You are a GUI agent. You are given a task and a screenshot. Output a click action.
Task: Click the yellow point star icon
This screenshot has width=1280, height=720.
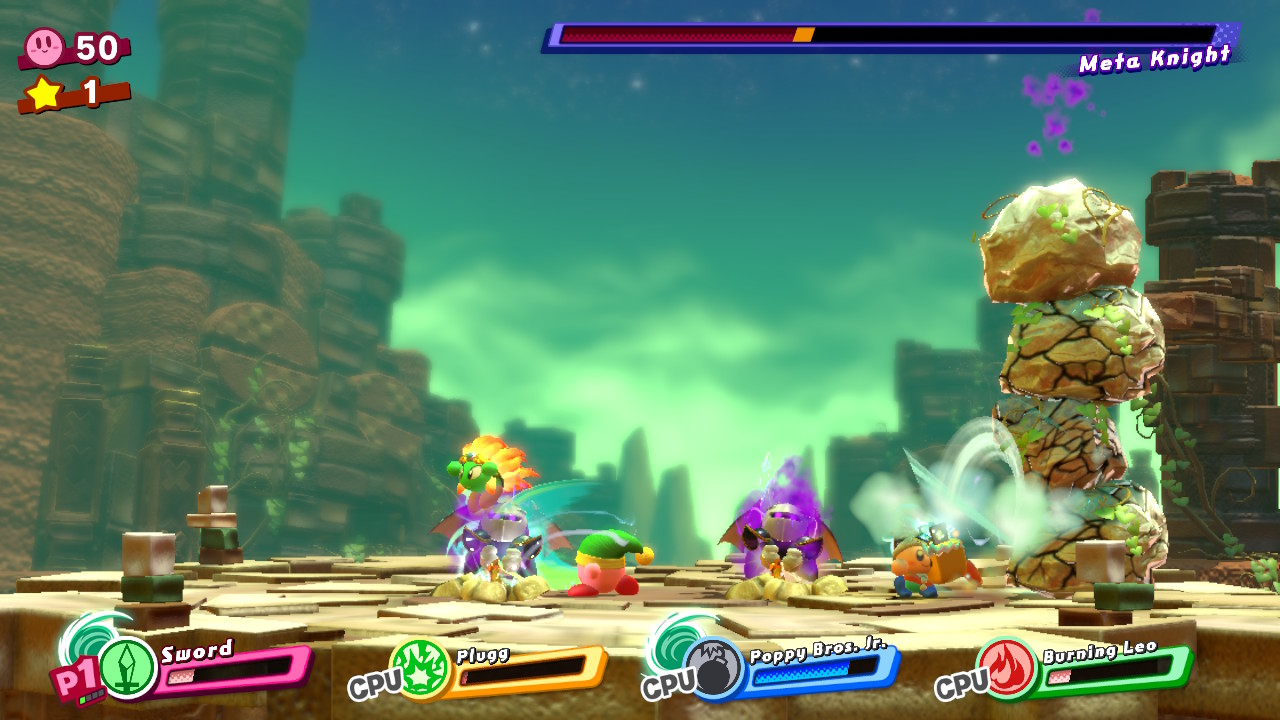pyautogui.click(x=44, y=93)
